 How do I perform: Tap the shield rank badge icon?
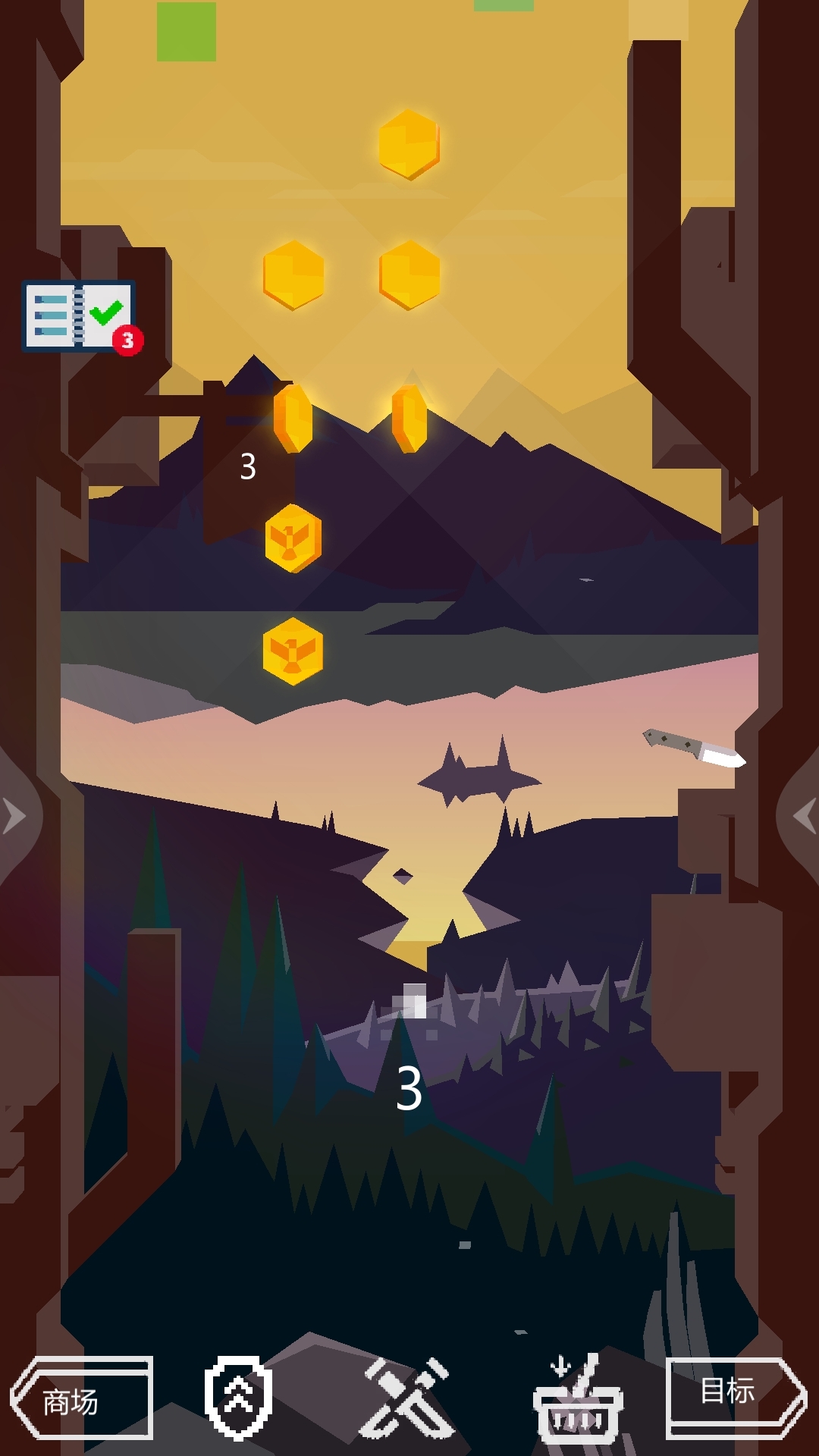click(238, 1397)
